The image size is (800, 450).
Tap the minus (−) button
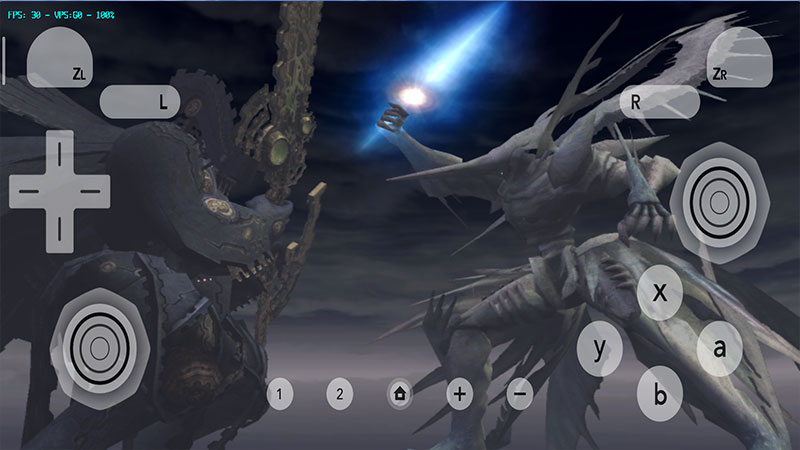point(520,394)
